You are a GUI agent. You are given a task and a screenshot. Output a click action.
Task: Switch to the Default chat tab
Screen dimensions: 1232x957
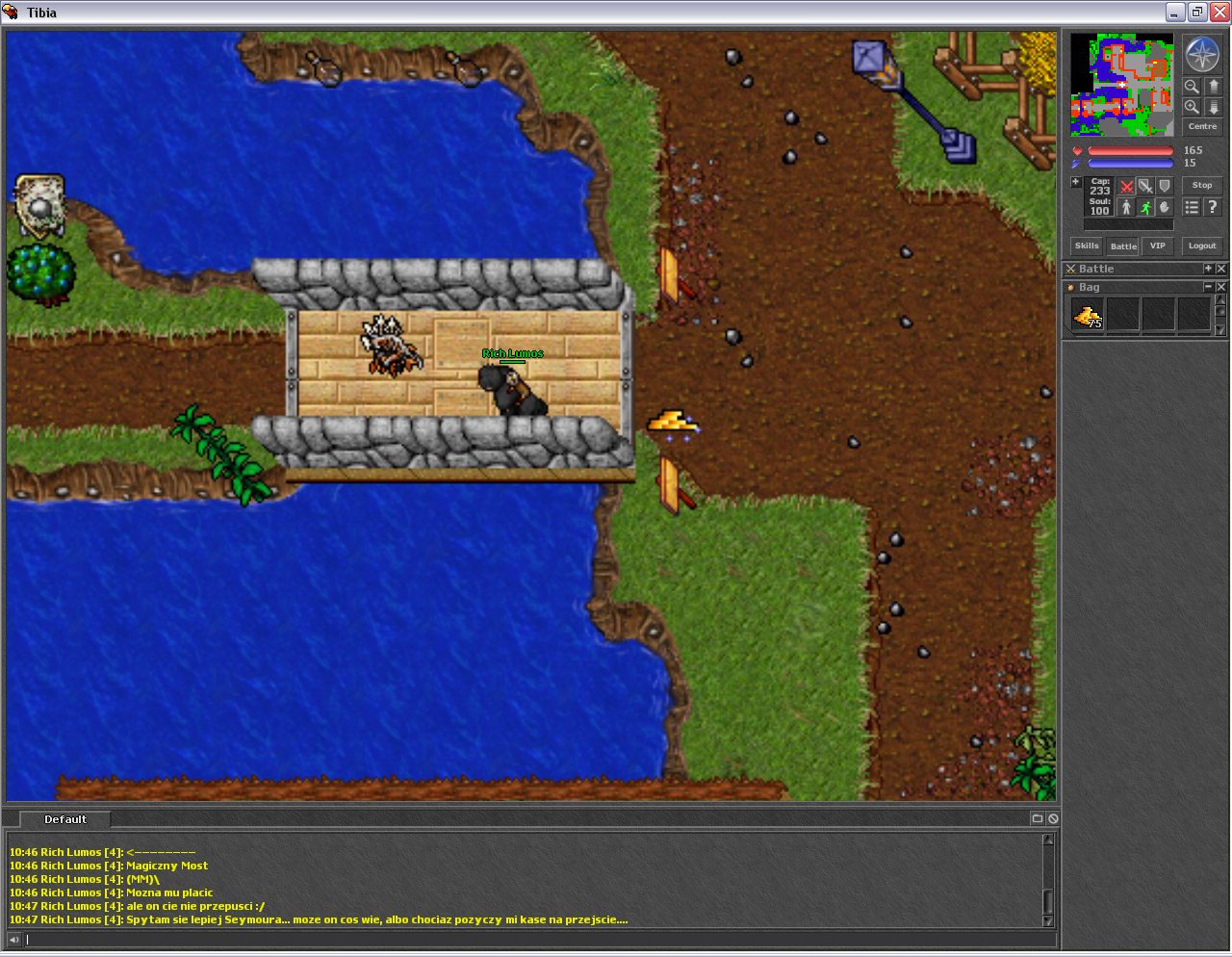tap(64, 819)
